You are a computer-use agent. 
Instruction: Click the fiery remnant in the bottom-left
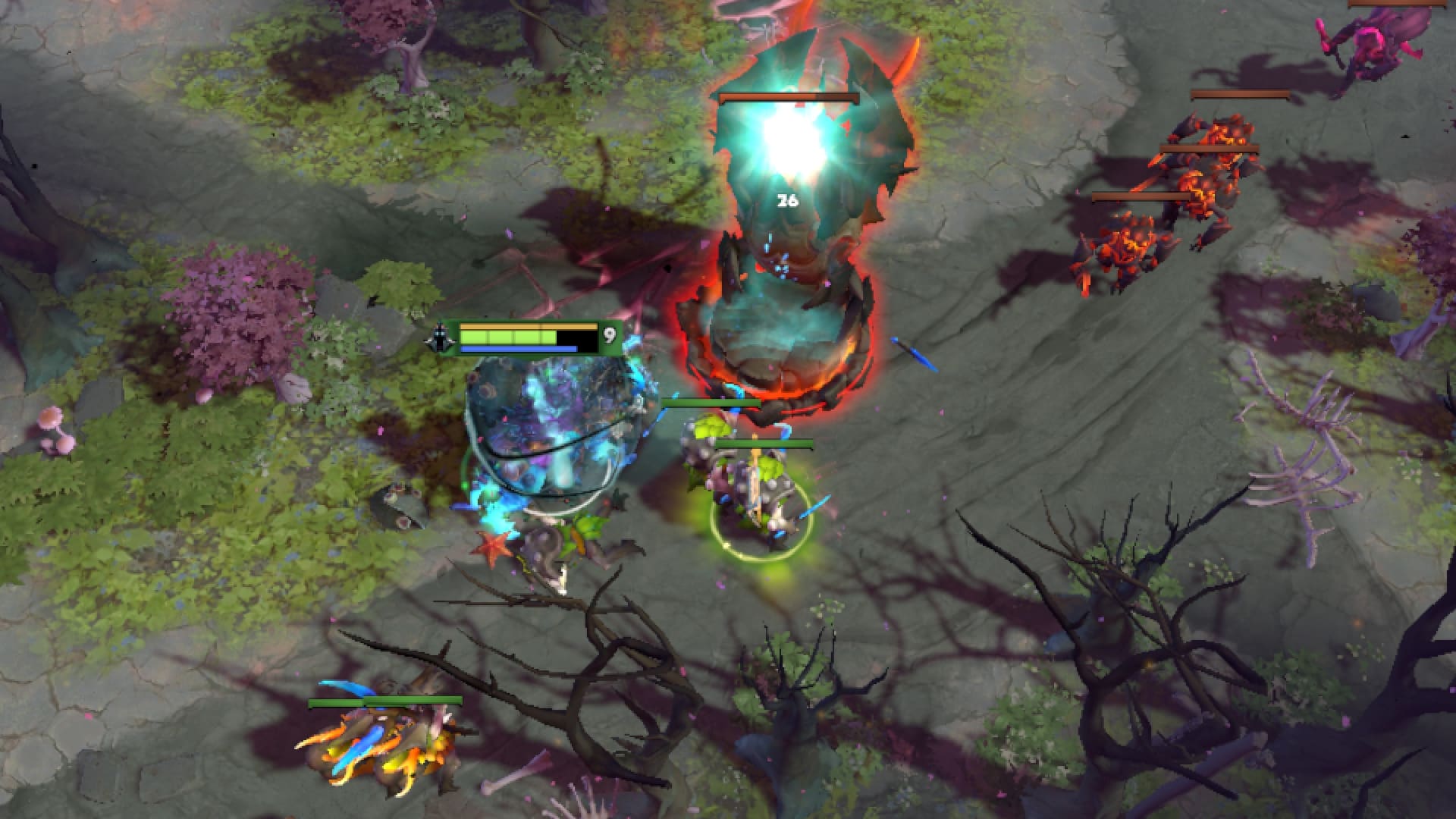pos(387,751)
